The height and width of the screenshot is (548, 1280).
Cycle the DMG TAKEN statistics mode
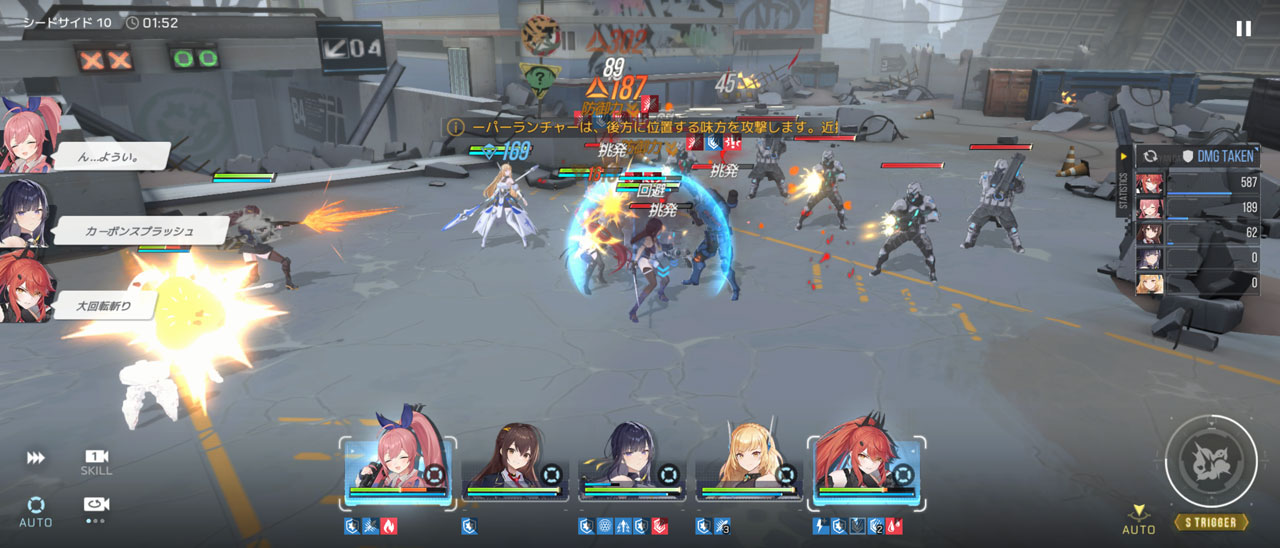tap(1151, 157)
